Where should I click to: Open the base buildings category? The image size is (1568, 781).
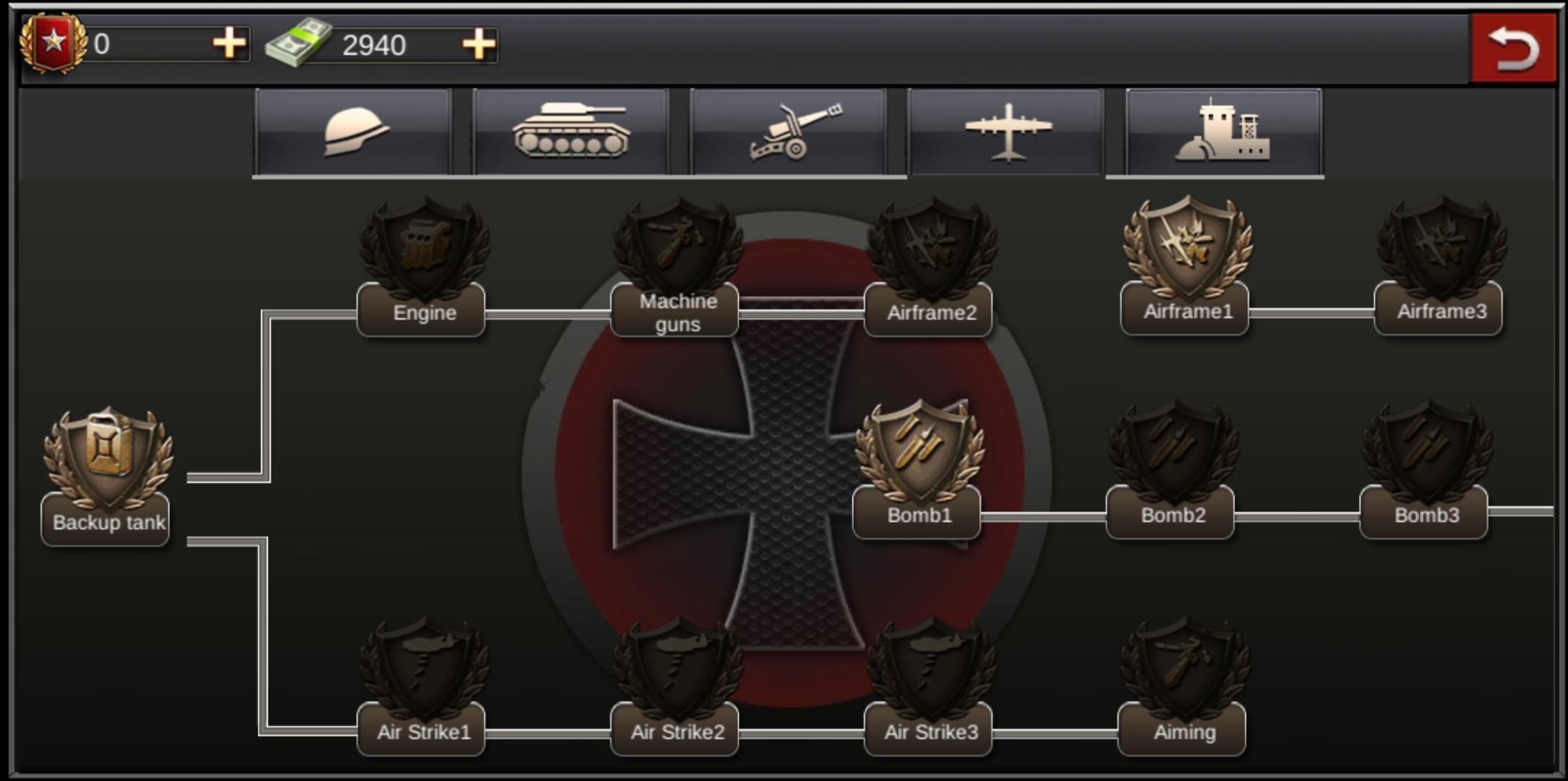1224,132
